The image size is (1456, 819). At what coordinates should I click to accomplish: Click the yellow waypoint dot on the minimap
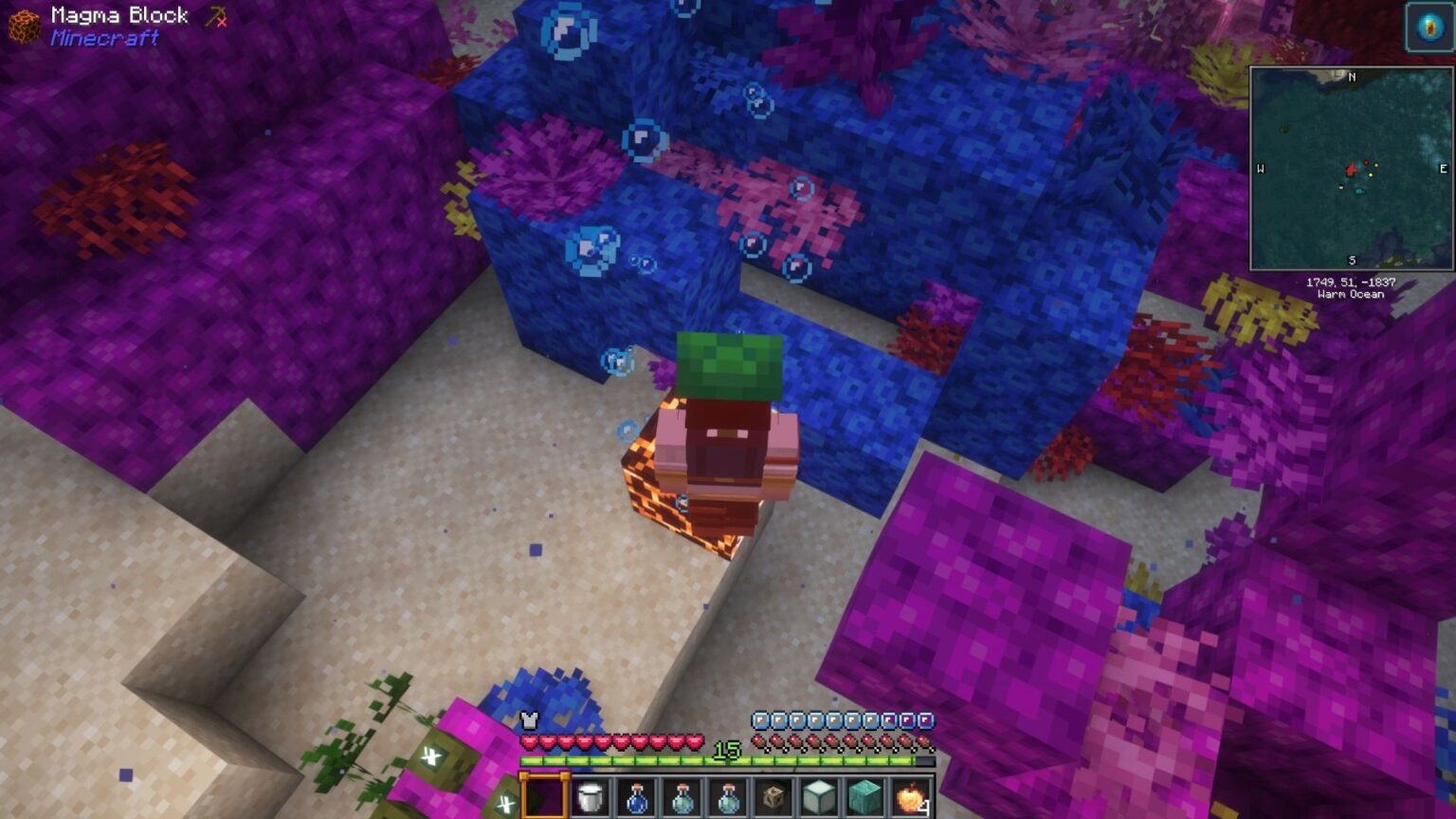coord(1371,173)
